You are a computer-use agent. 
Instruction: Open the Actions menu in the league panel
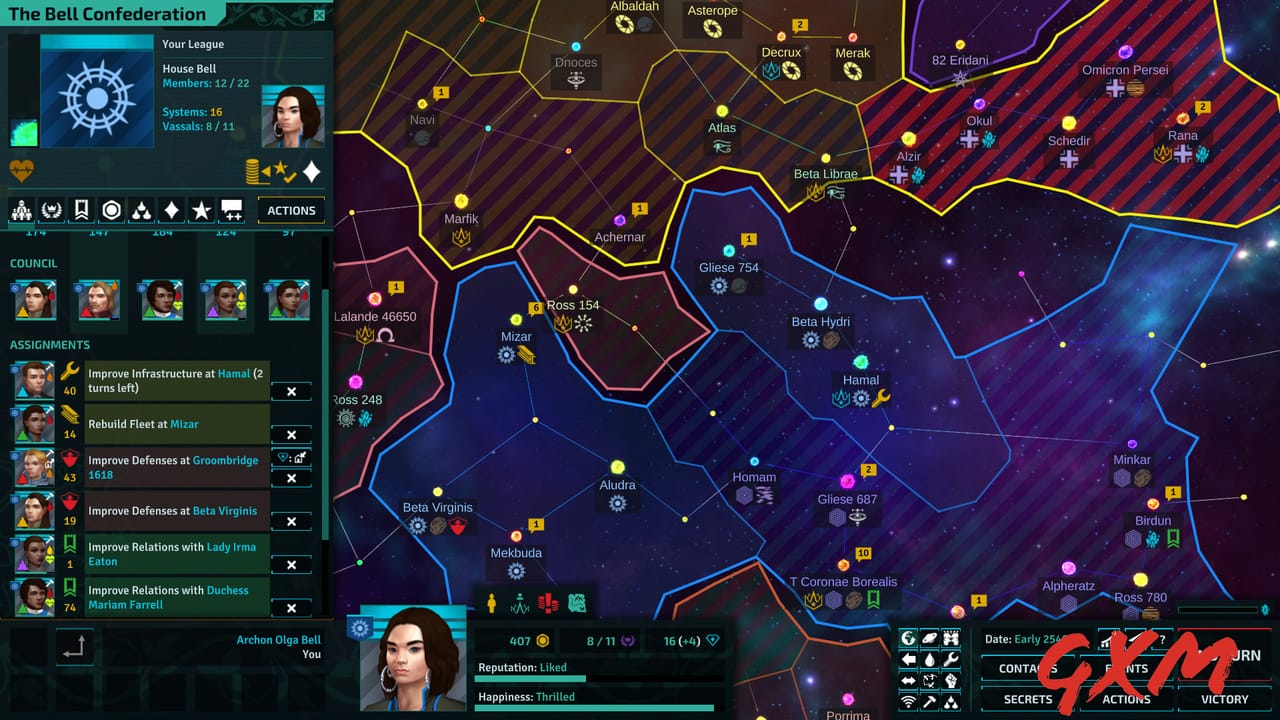click(291, 210)
